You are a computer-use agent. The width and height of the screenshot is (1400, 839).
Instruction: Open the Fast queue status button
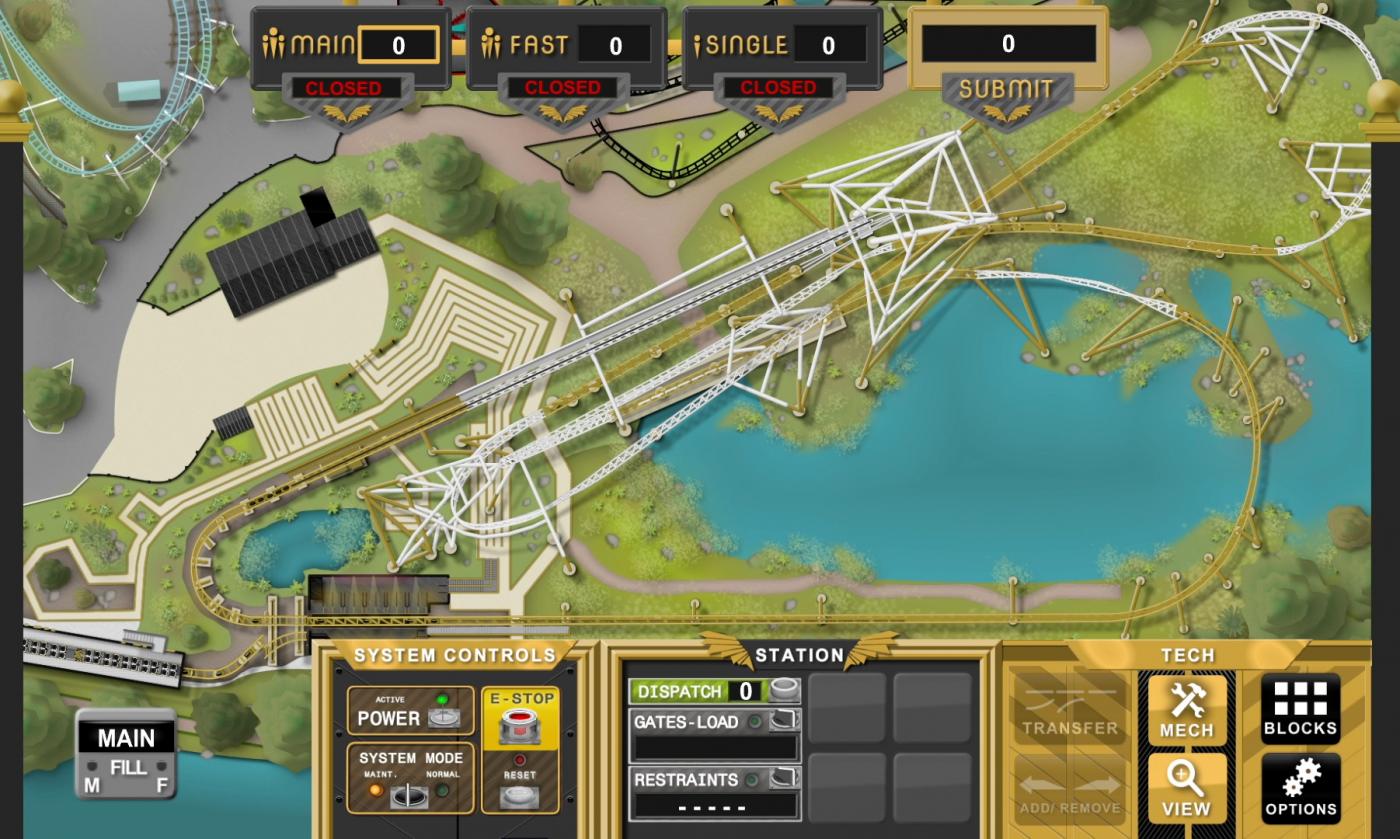tap(563, 89)
